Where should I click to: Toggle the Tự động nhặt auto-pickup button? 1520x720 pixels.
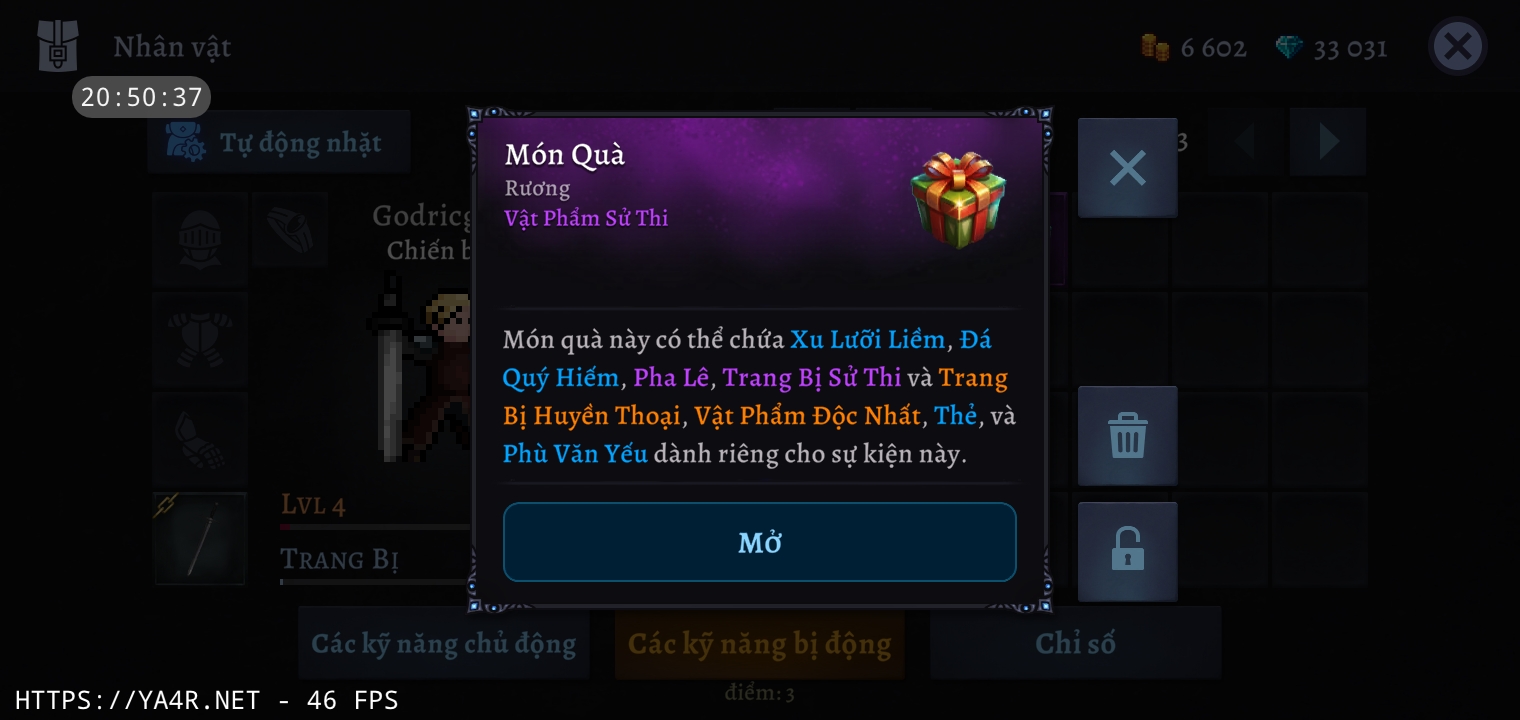279,143
